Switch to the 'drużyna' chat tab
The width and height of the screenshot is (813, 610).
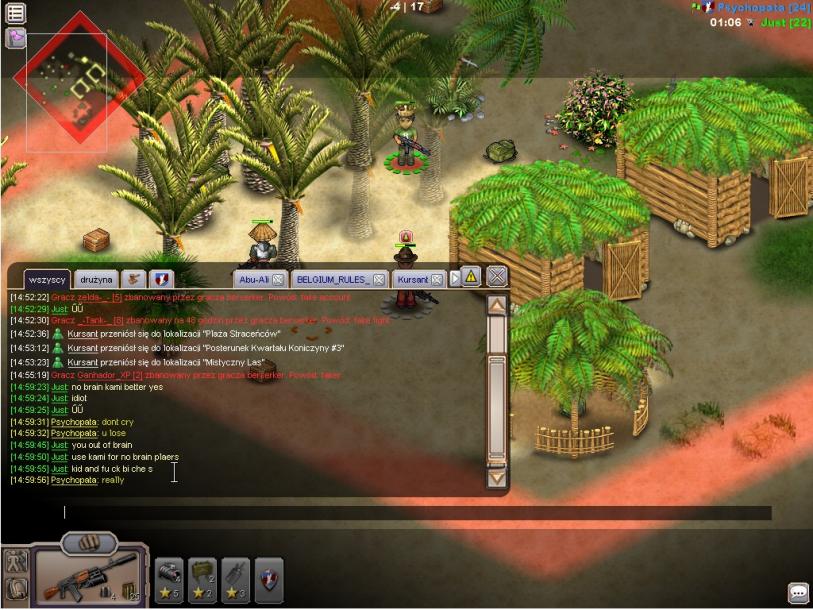[x=96, y=279]
